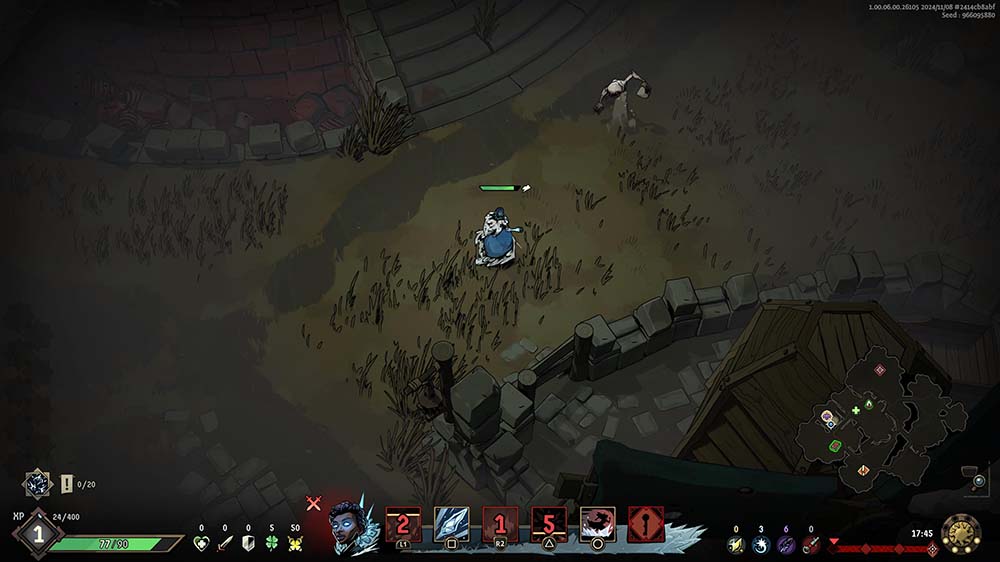The height and width of the screenshot is (562, 1000).
Task: Open the minimap
Action: click(878, 418)
